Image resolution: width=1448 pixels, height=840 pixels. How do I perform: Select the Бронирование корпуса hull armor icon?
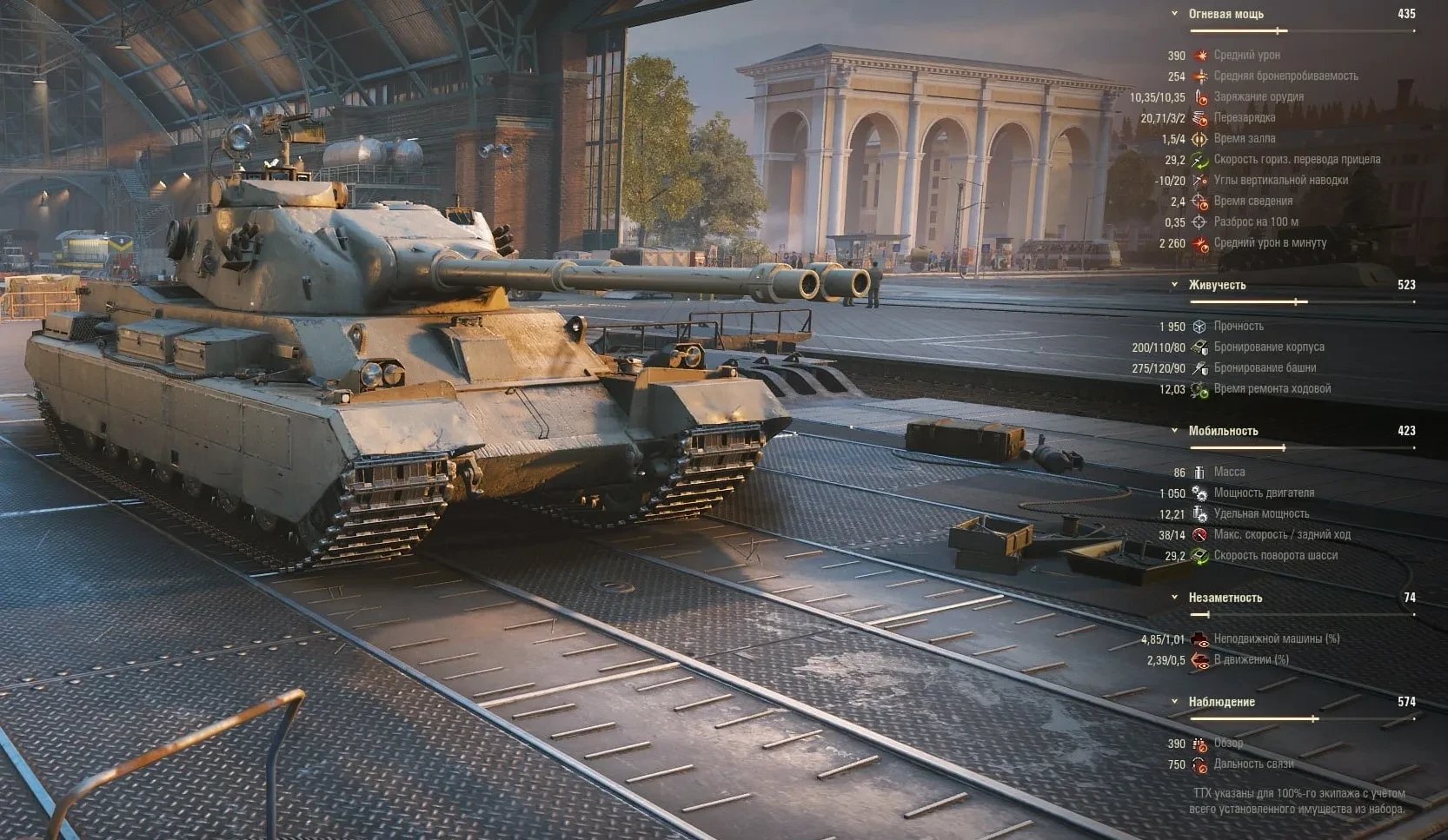[x=1202, y=346]
